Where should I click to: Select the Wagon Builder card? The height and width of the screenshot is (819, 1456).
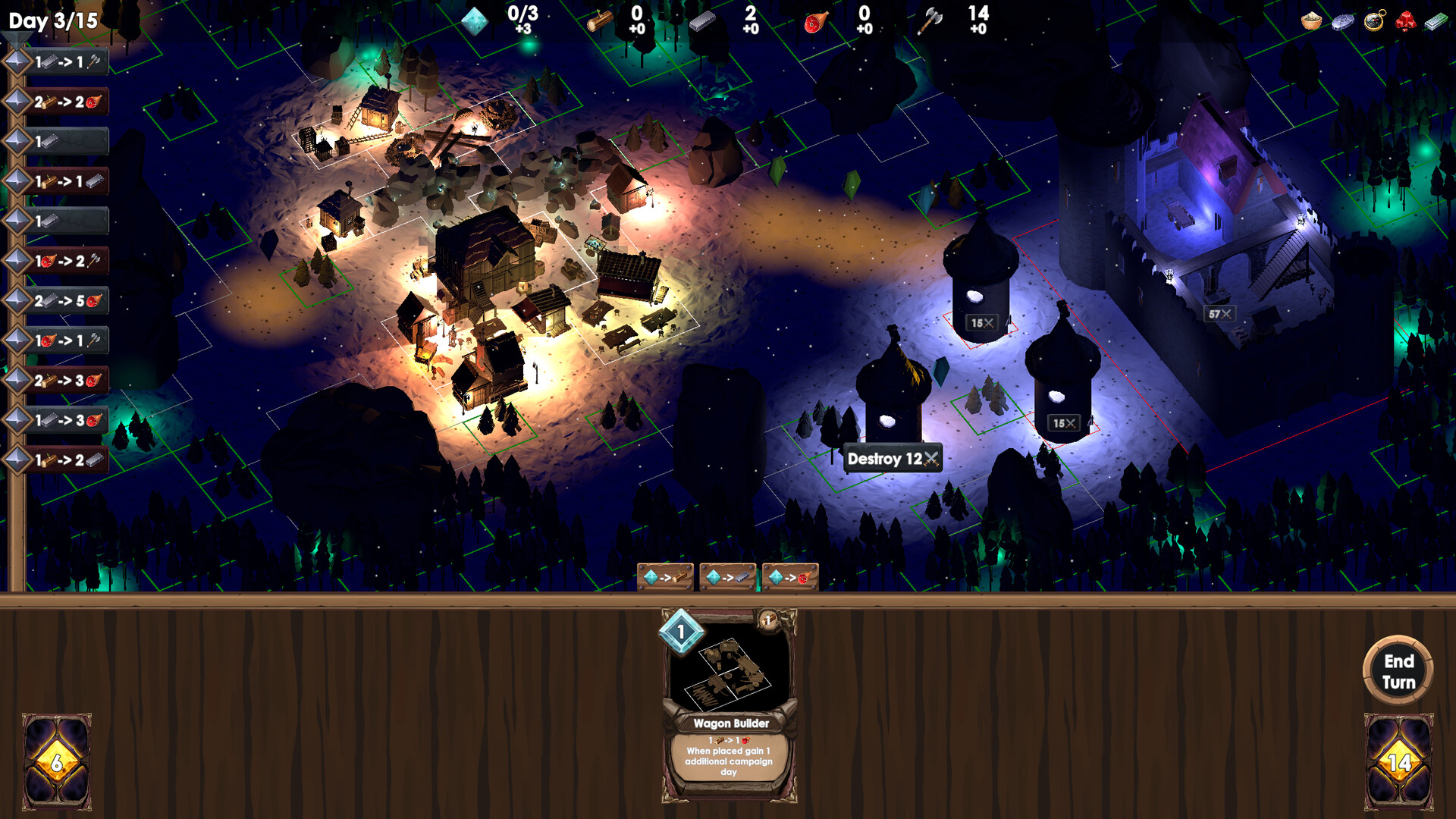[729, 705]
